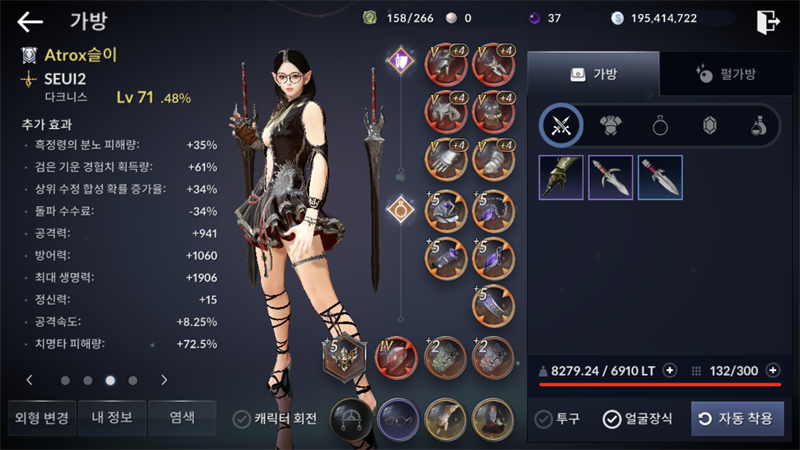Image resolution: width=800 pixels, height=450 pixels.
Task: Show the crossed swords weapon category
Action: click(560, 125)
